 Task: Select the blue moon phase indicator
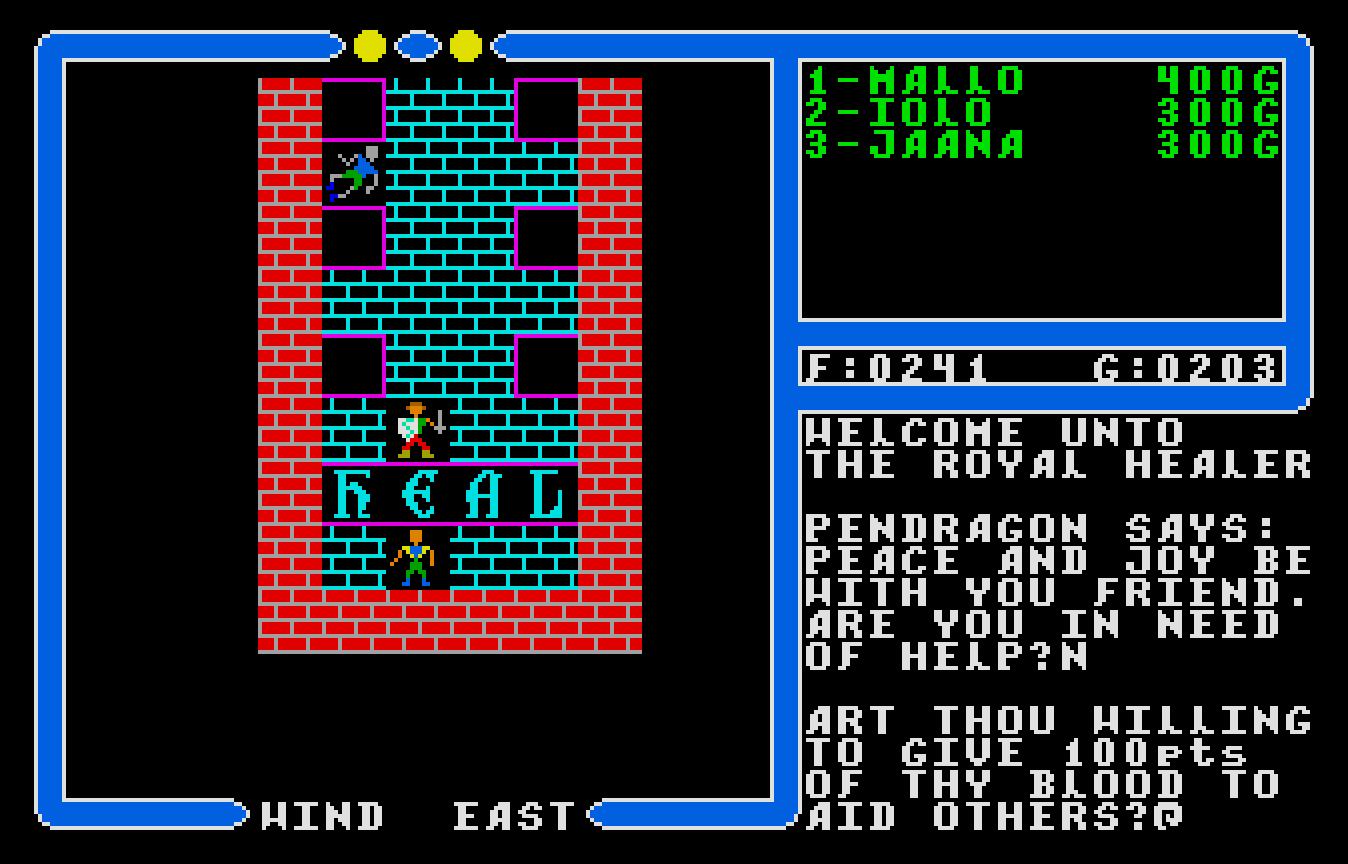(417, 45)
